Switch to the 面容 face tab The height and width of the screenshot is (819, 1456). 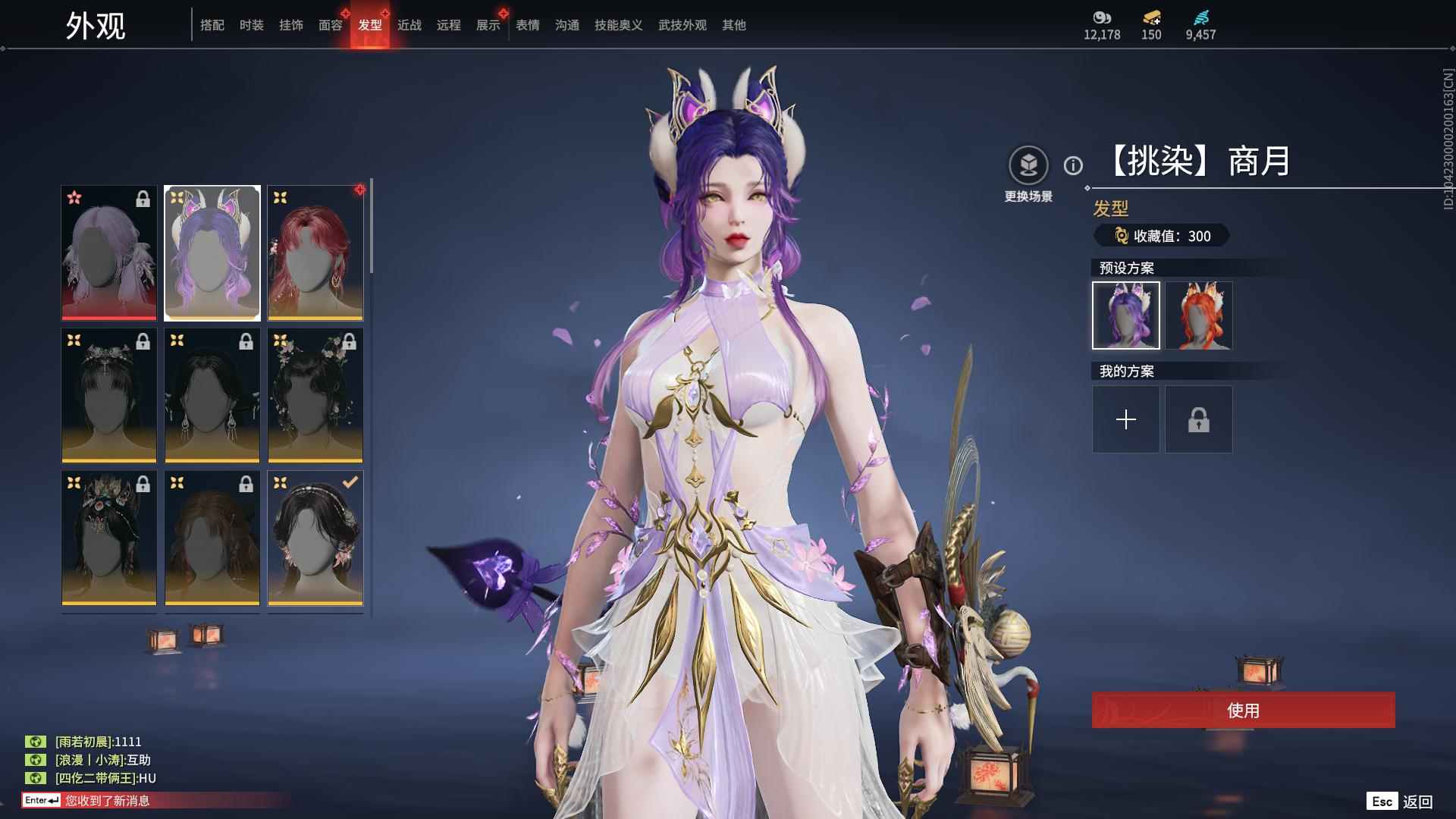click(x=331, y=25)
